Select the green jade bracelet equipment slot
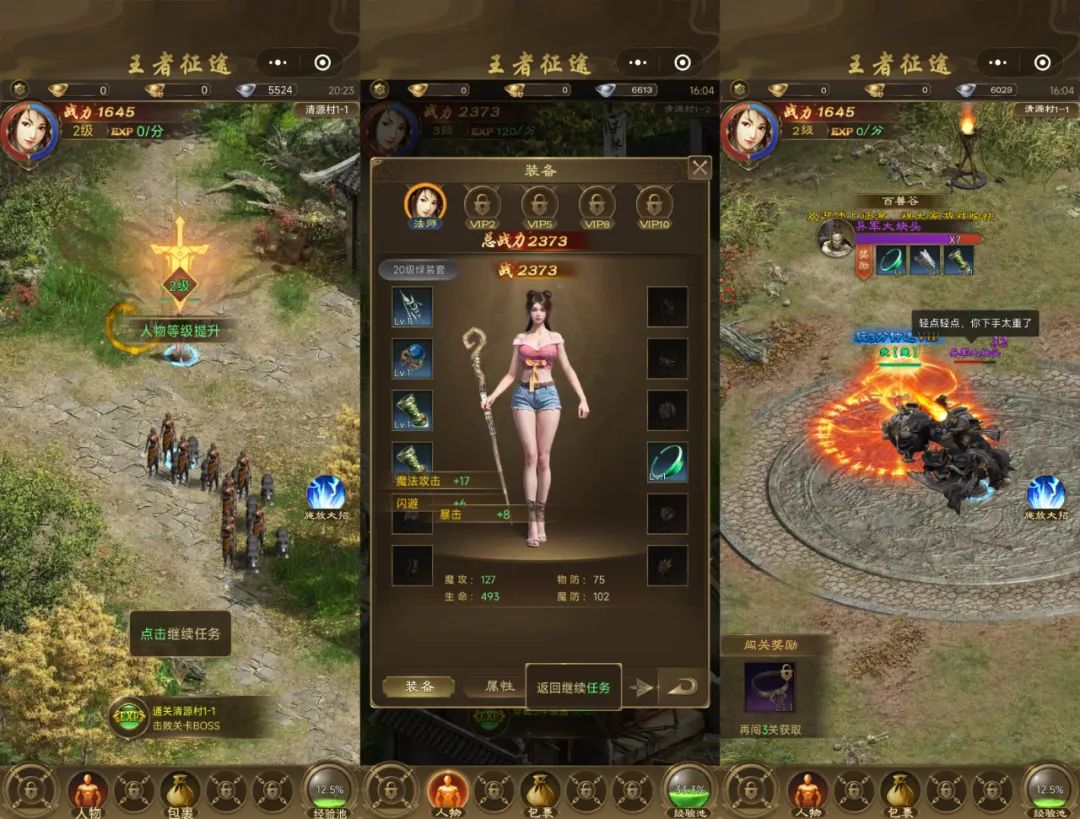 (x=667, y=463)
